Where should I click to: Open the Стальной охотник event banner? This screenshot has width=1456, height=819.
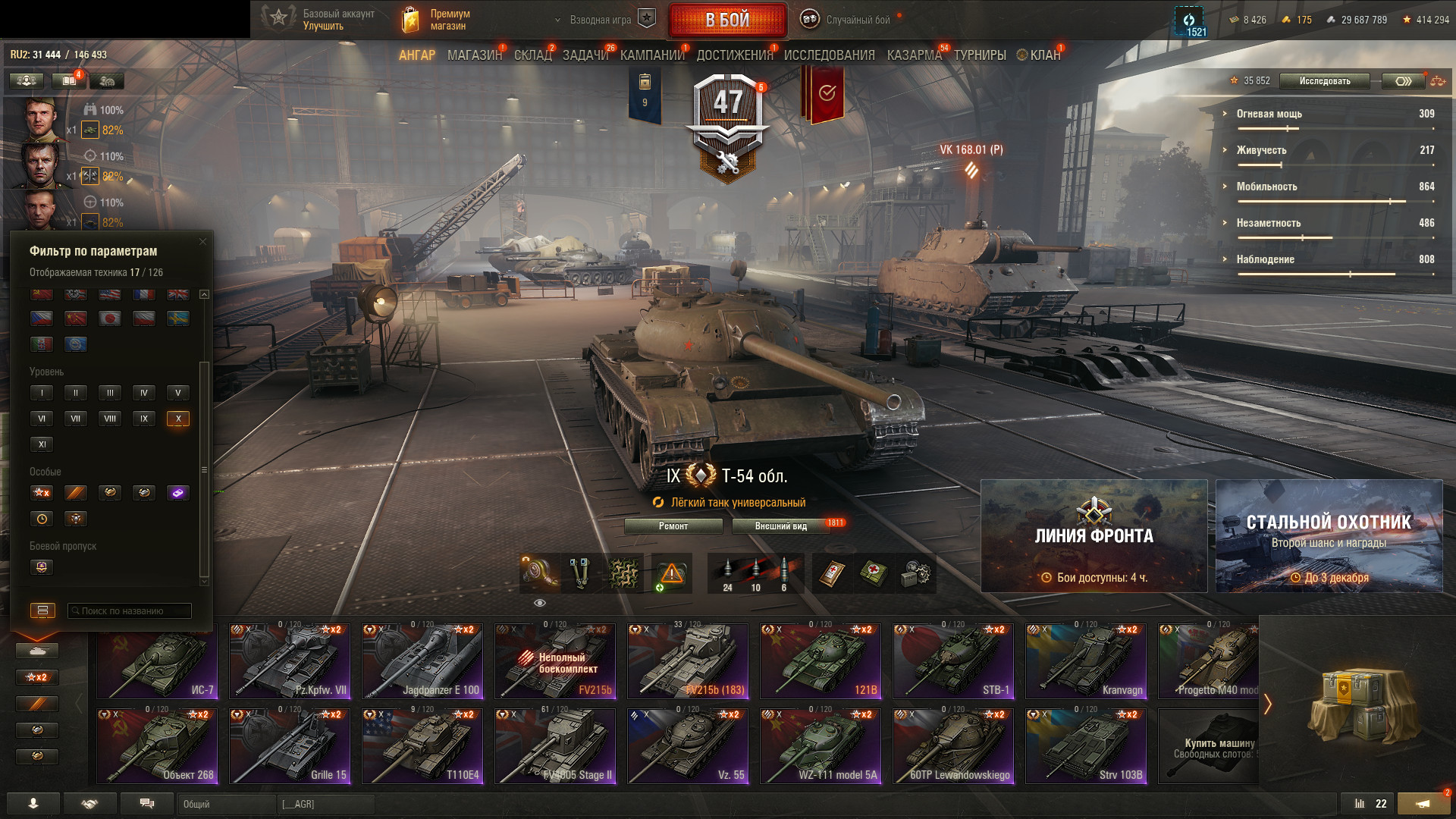(1329, 536)
